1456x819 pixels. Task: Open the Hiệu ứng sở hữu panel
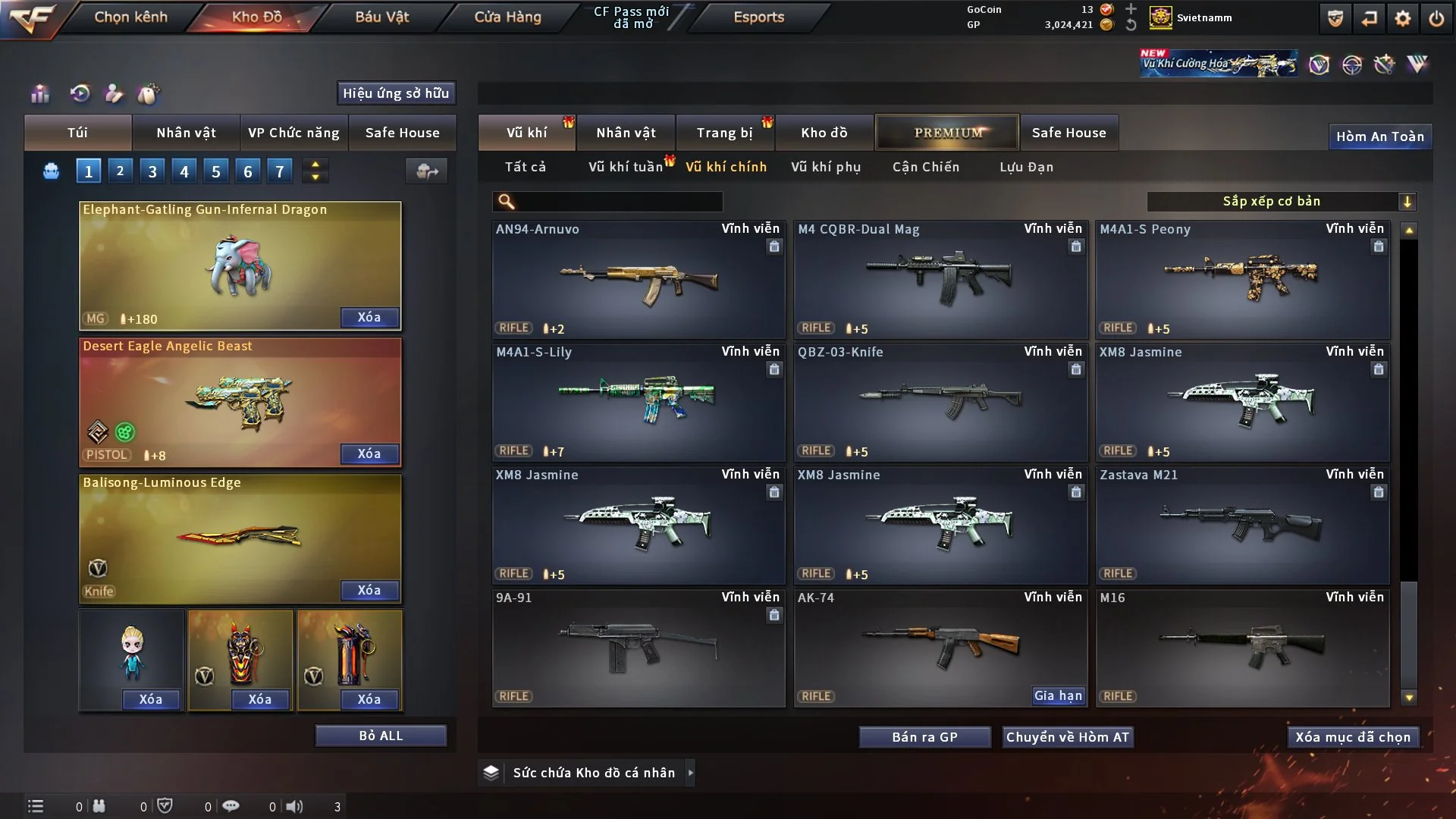(x=396, y=93)
